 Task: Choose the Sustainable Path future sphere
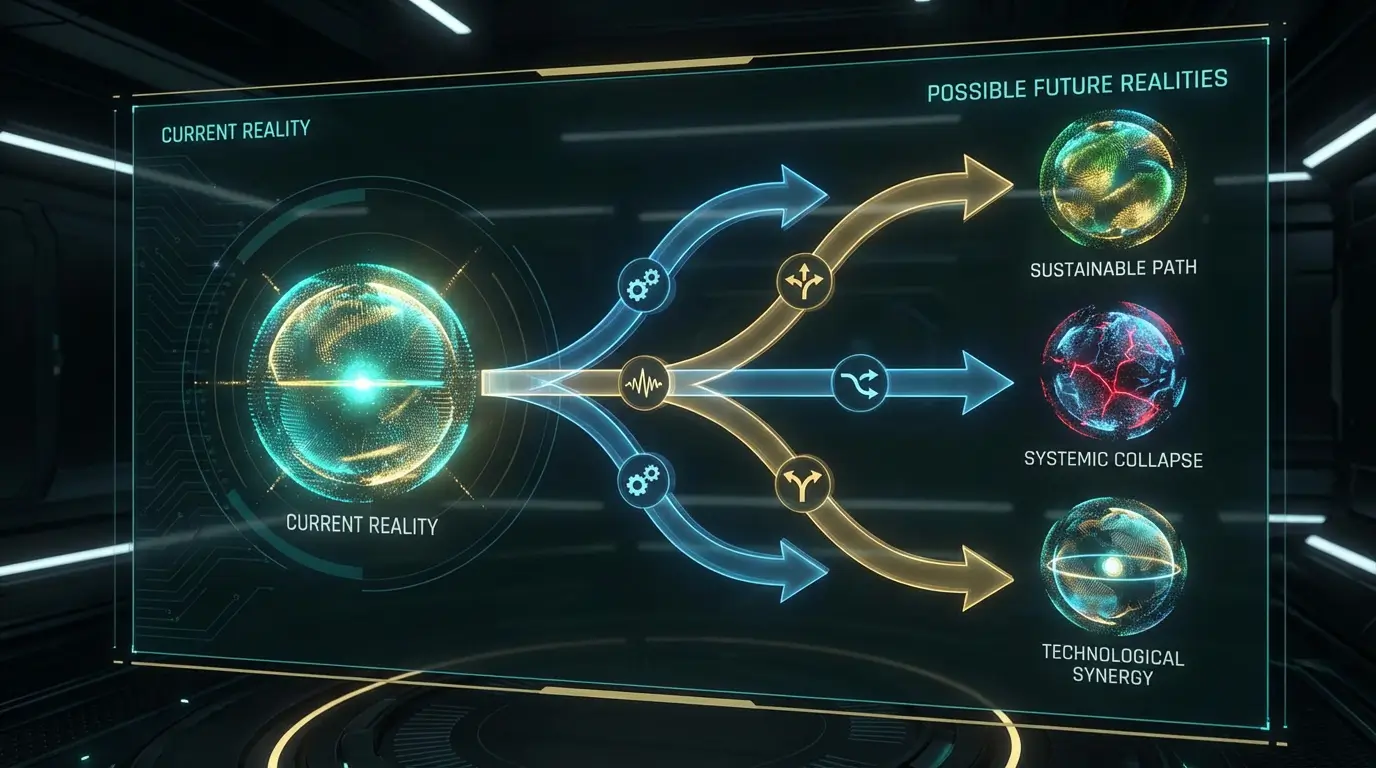point(1112,181)
